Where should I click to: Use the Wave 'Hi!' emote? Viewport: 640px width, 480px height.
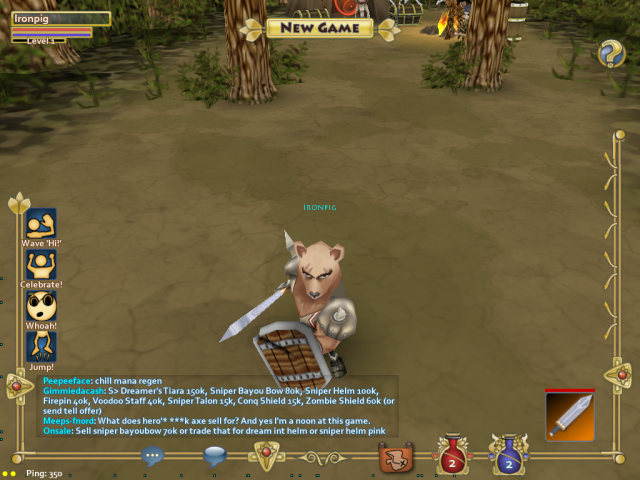click(41, 223)
